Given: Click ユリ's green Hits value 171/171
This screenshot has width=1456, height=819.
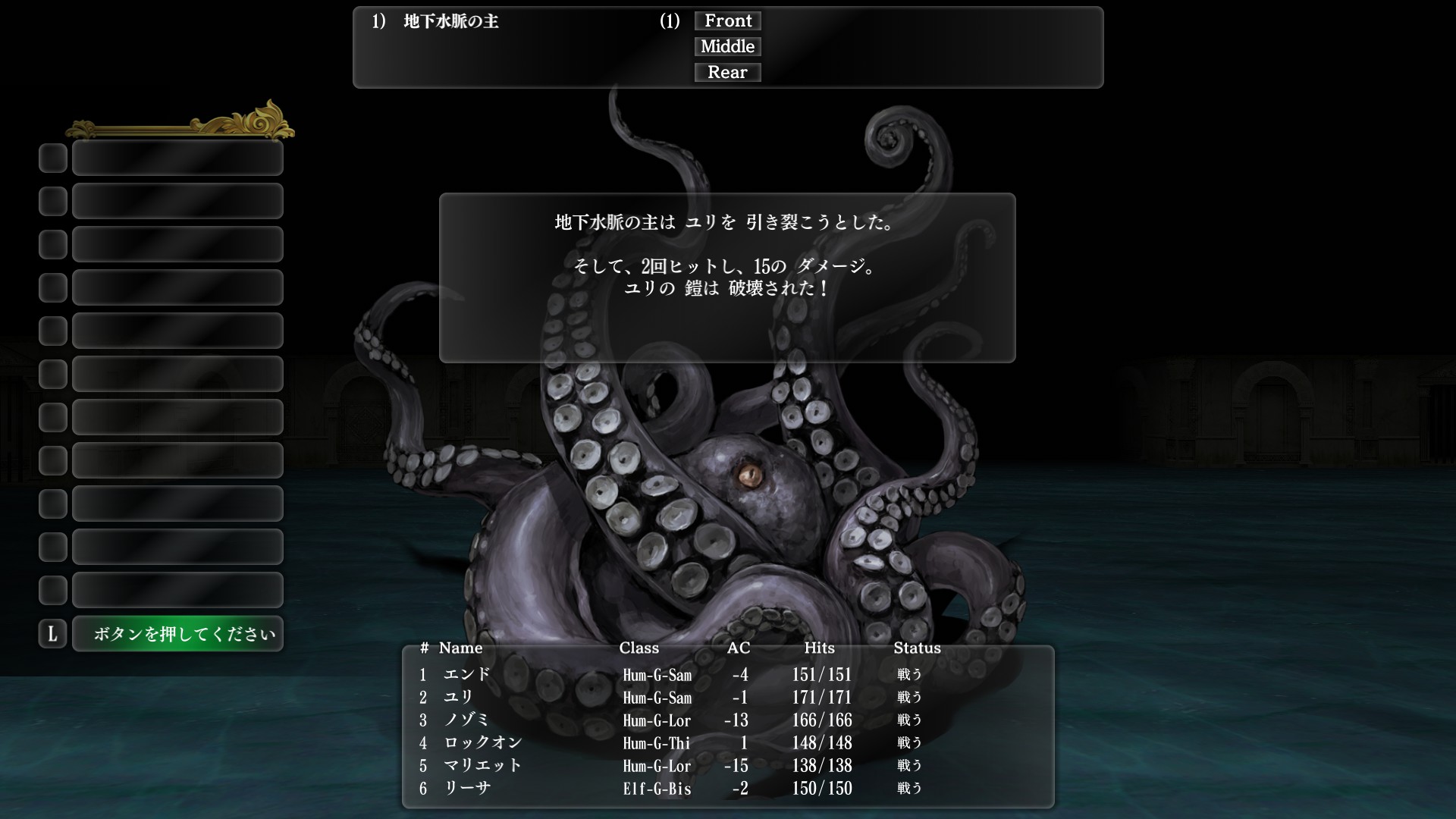Looking at the screenshot, I should click(821, 698).
